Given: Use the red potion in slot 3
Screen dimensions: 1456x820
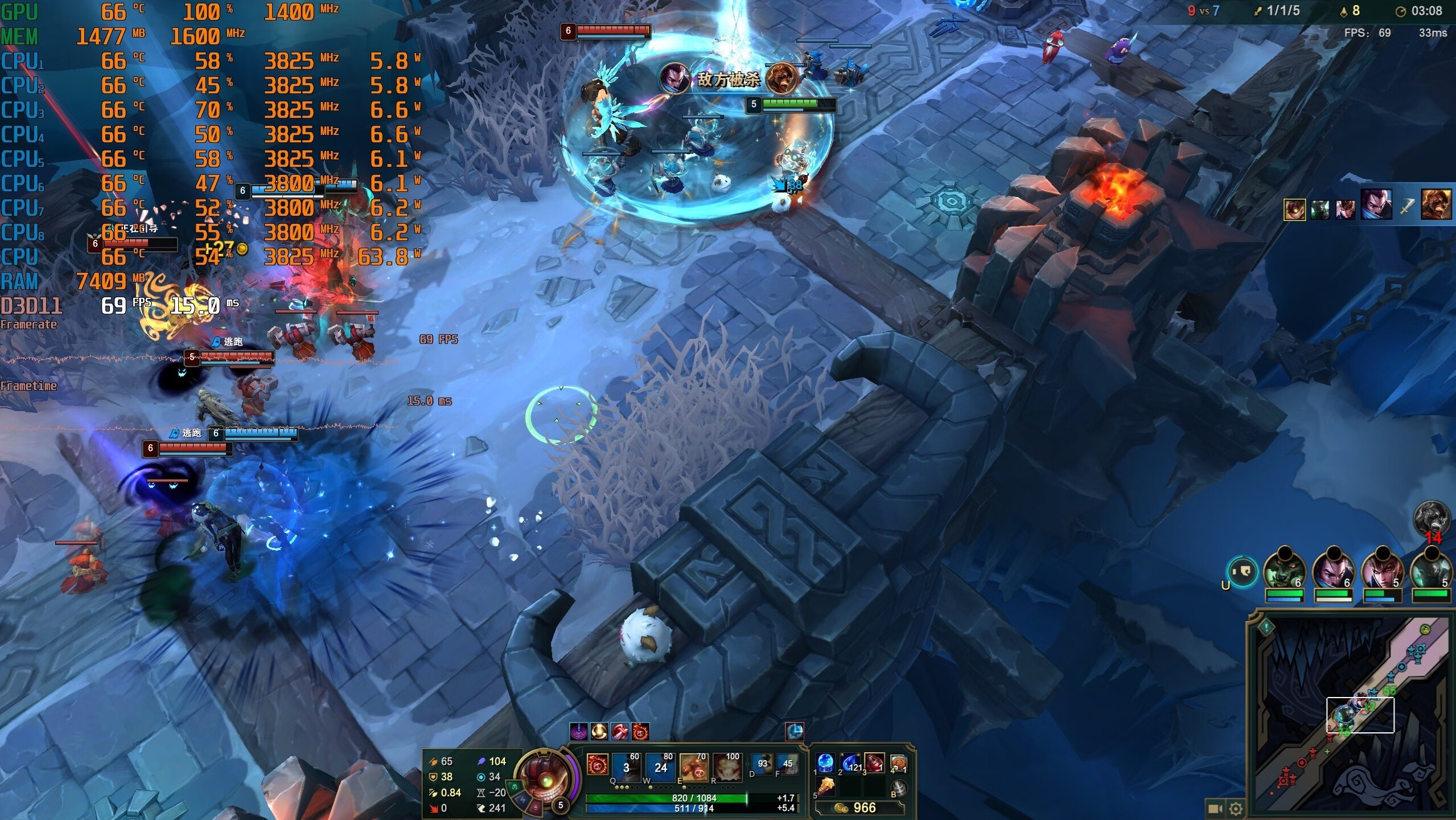Looking at the screenshot, I should click(874, 763).
